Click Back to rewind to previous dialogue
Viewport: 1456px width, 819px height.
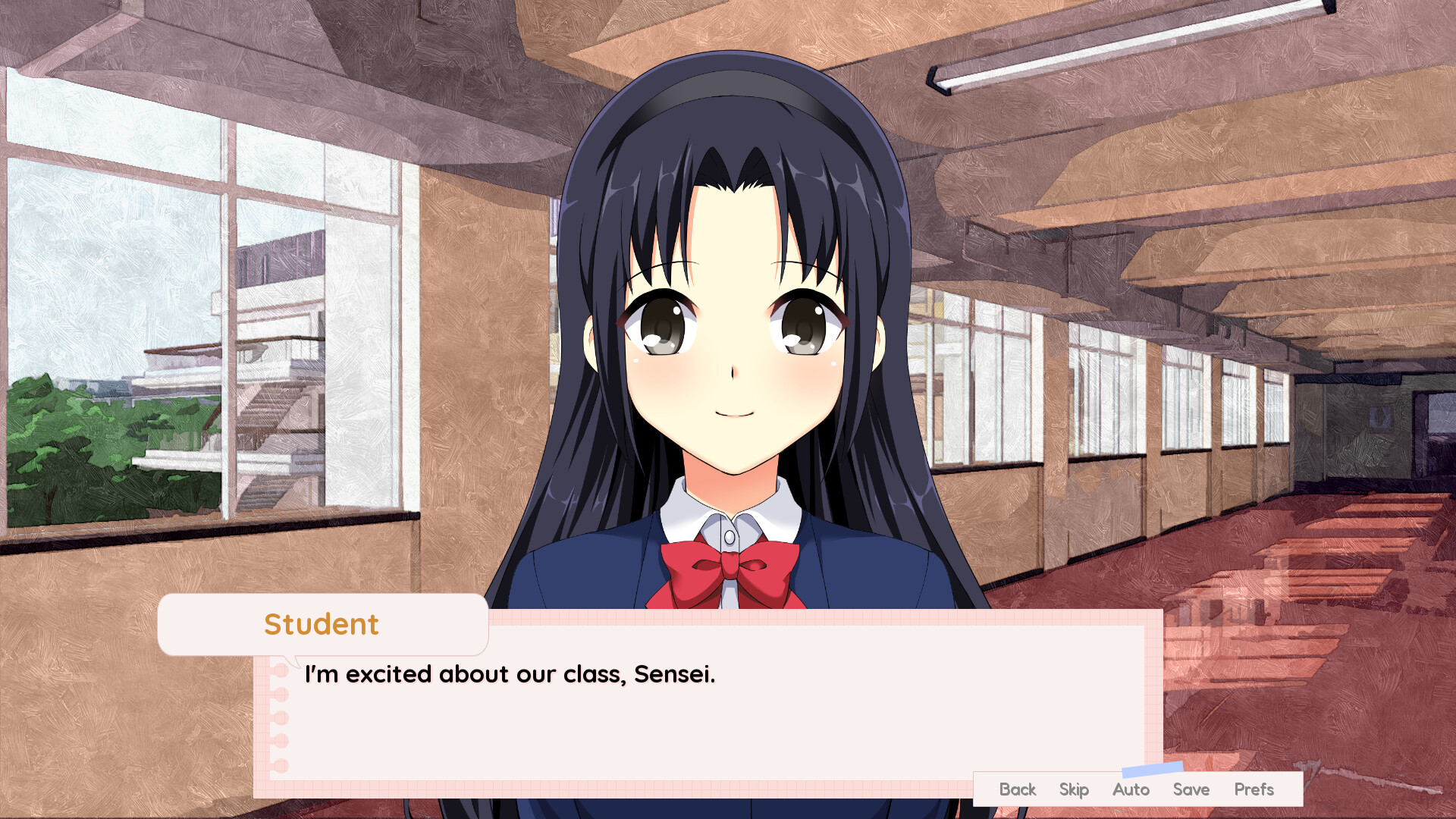coord(1017,789)
